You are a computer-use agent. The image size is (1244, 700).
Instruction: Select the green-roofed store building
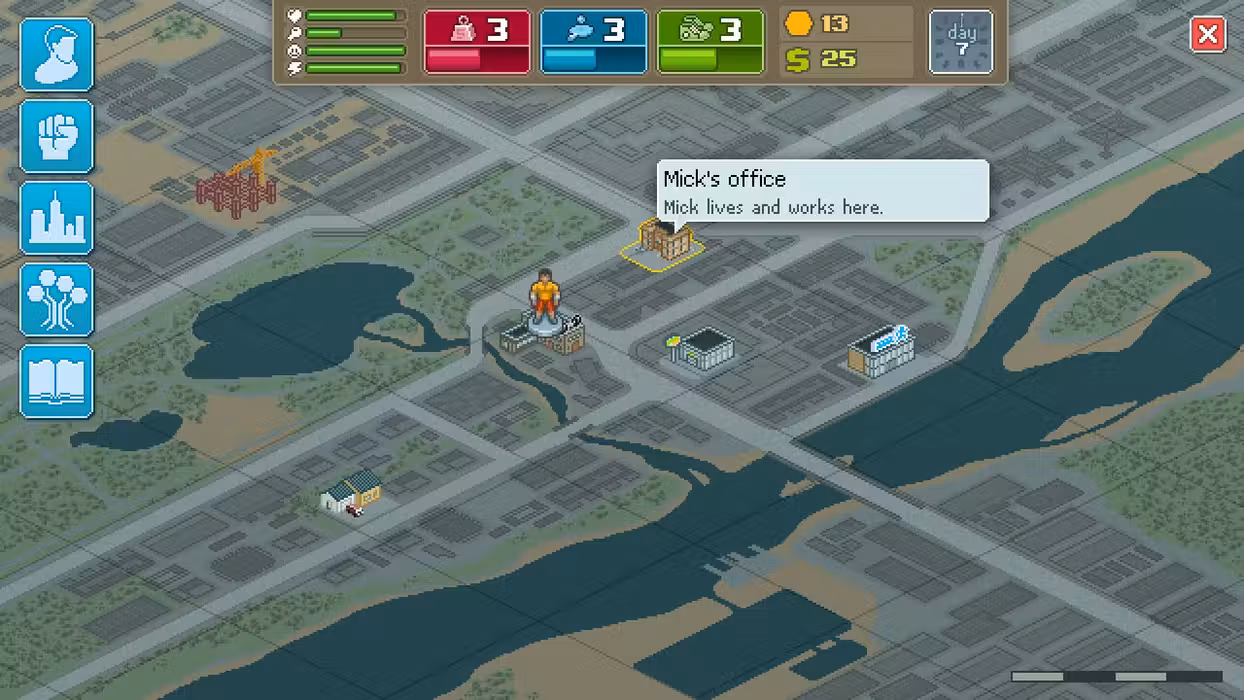[702, 349]
